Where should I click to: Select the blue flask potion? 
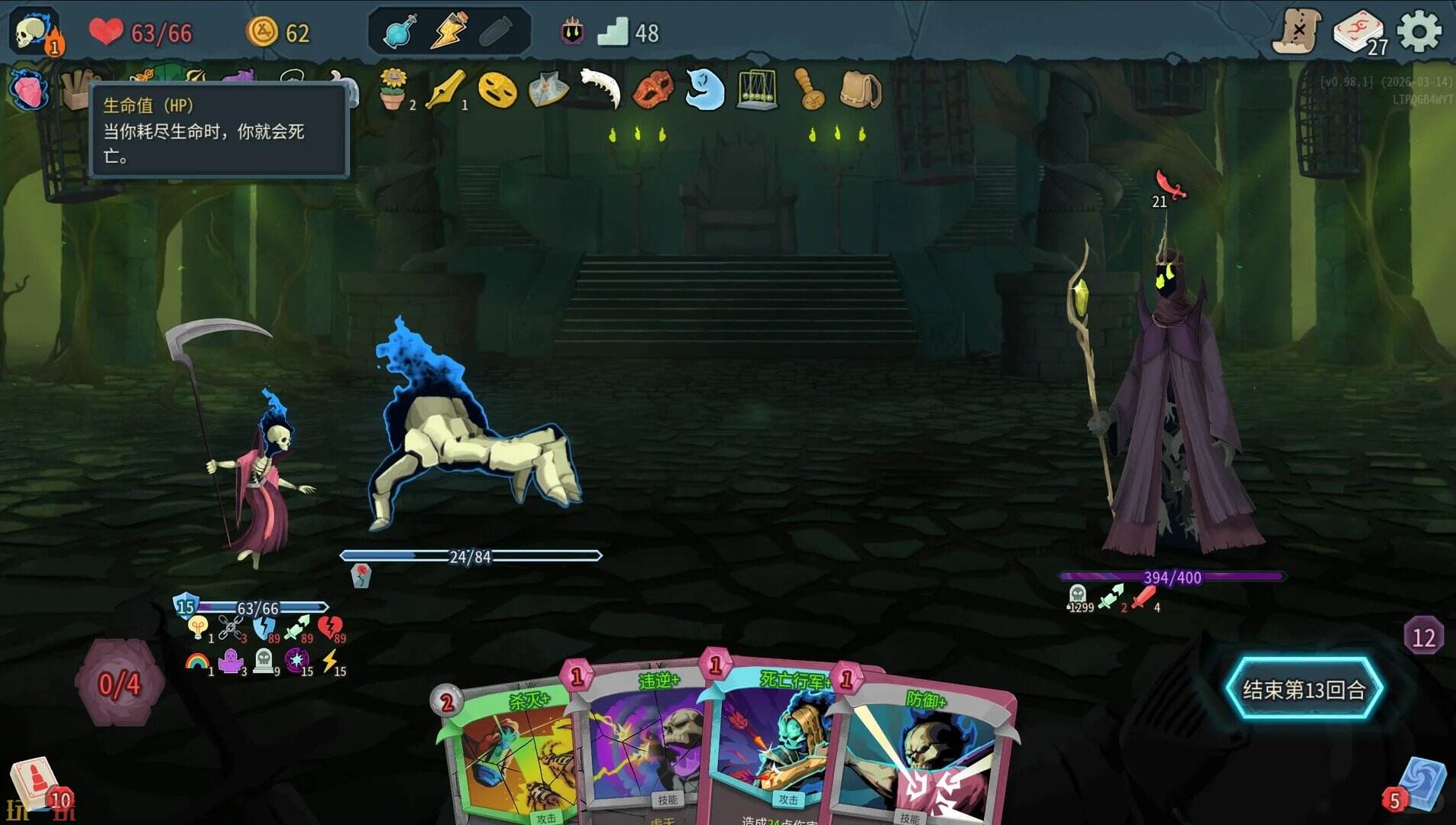(400, 33)
